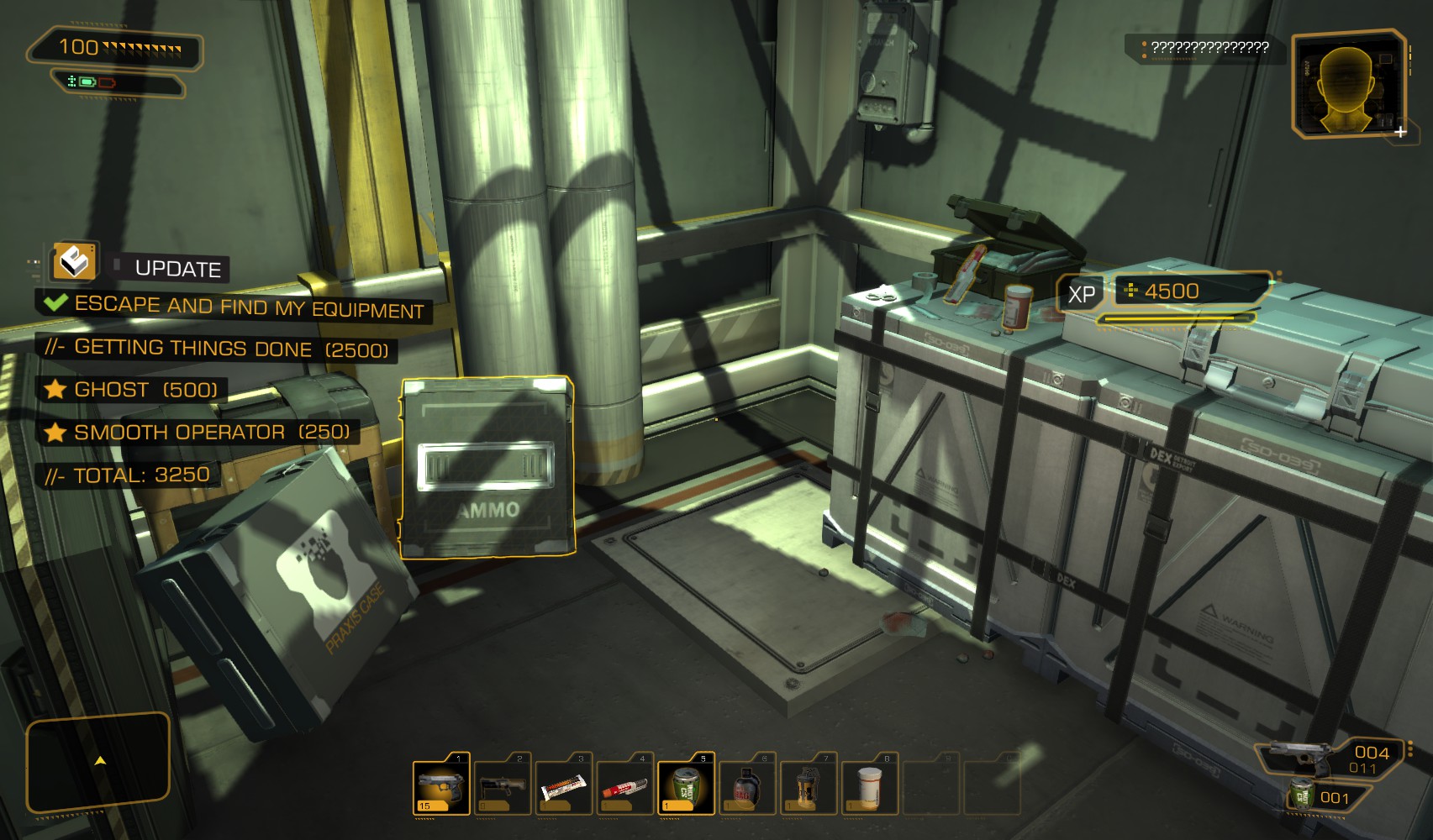Equip the rifle in hotbar slot 2
This screenshot has width=1433, height=840.
pos(503,786)
